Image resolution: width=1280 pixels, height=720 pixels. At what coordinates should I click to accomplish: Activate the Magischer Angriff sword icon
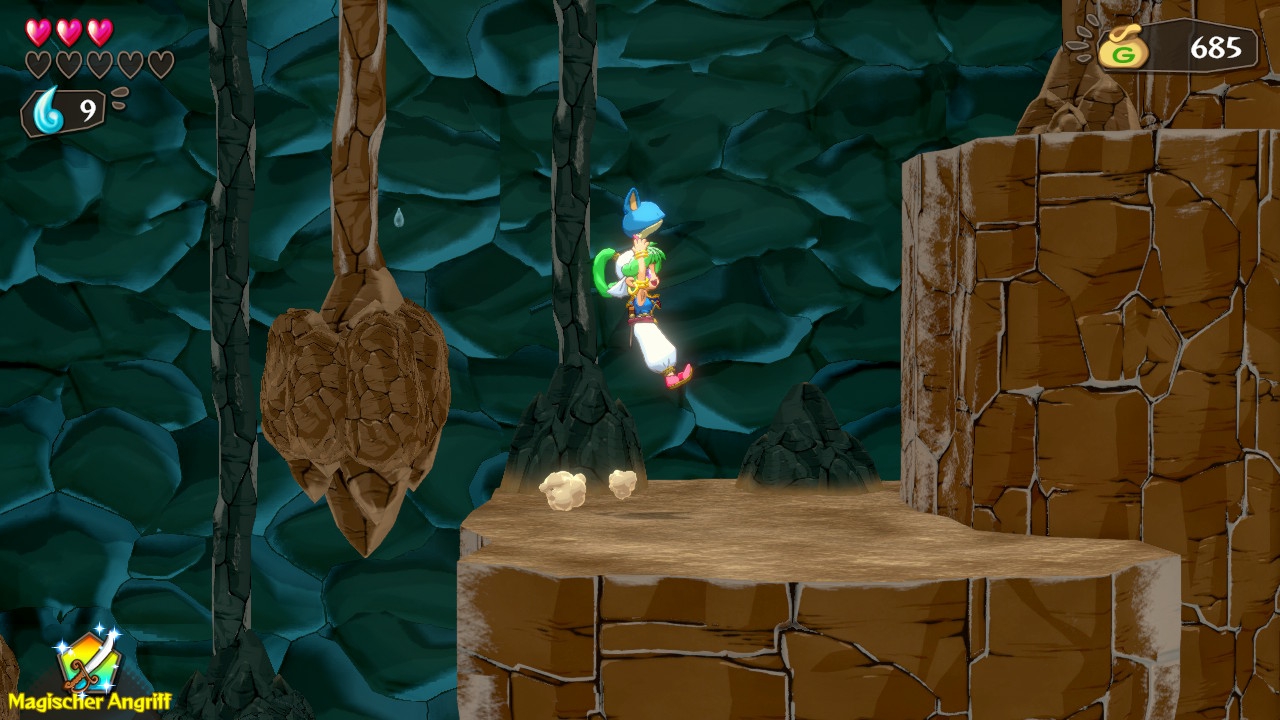[x=88, y=662]
